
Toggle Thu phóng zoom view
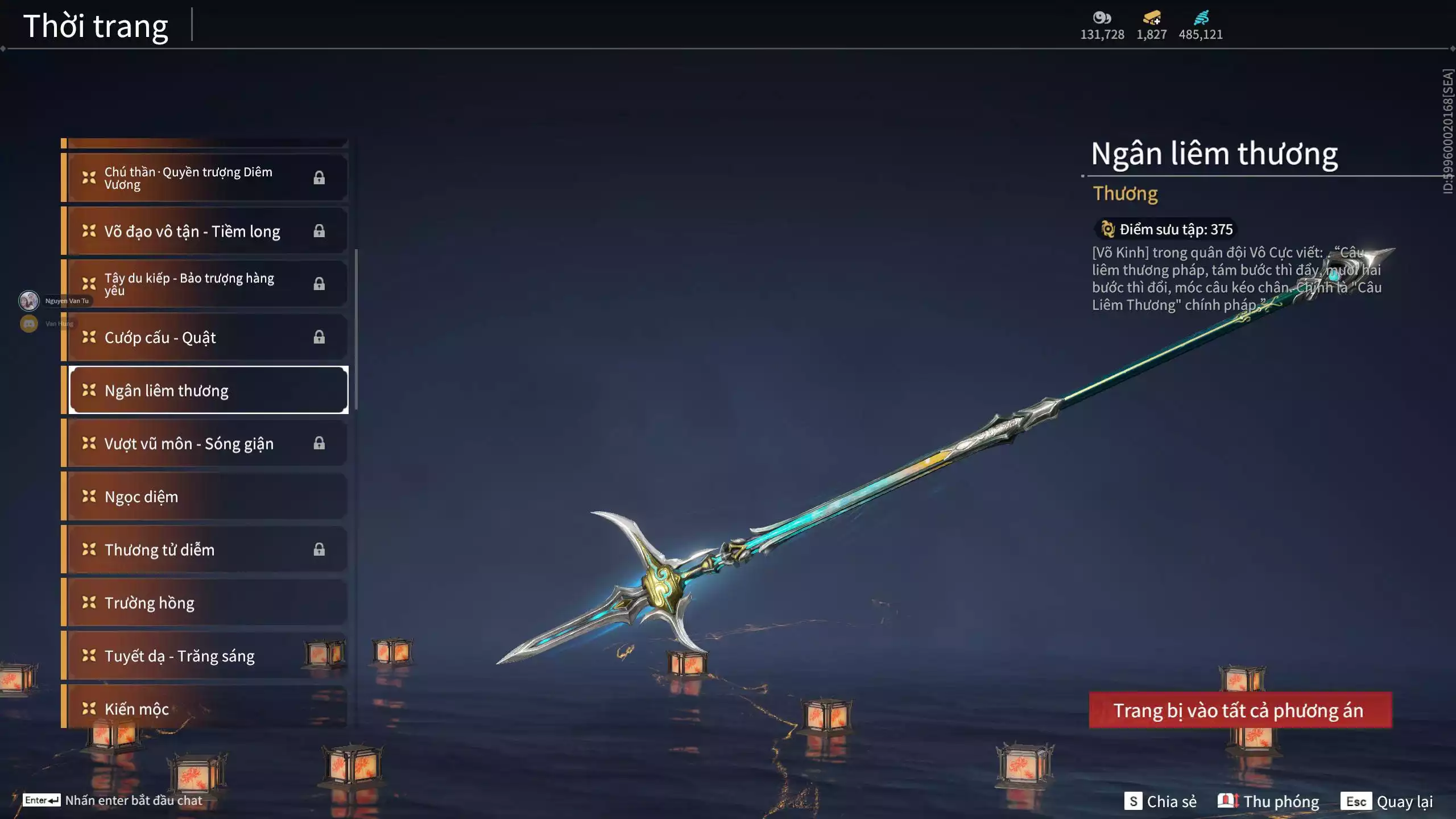(1268, 801)
